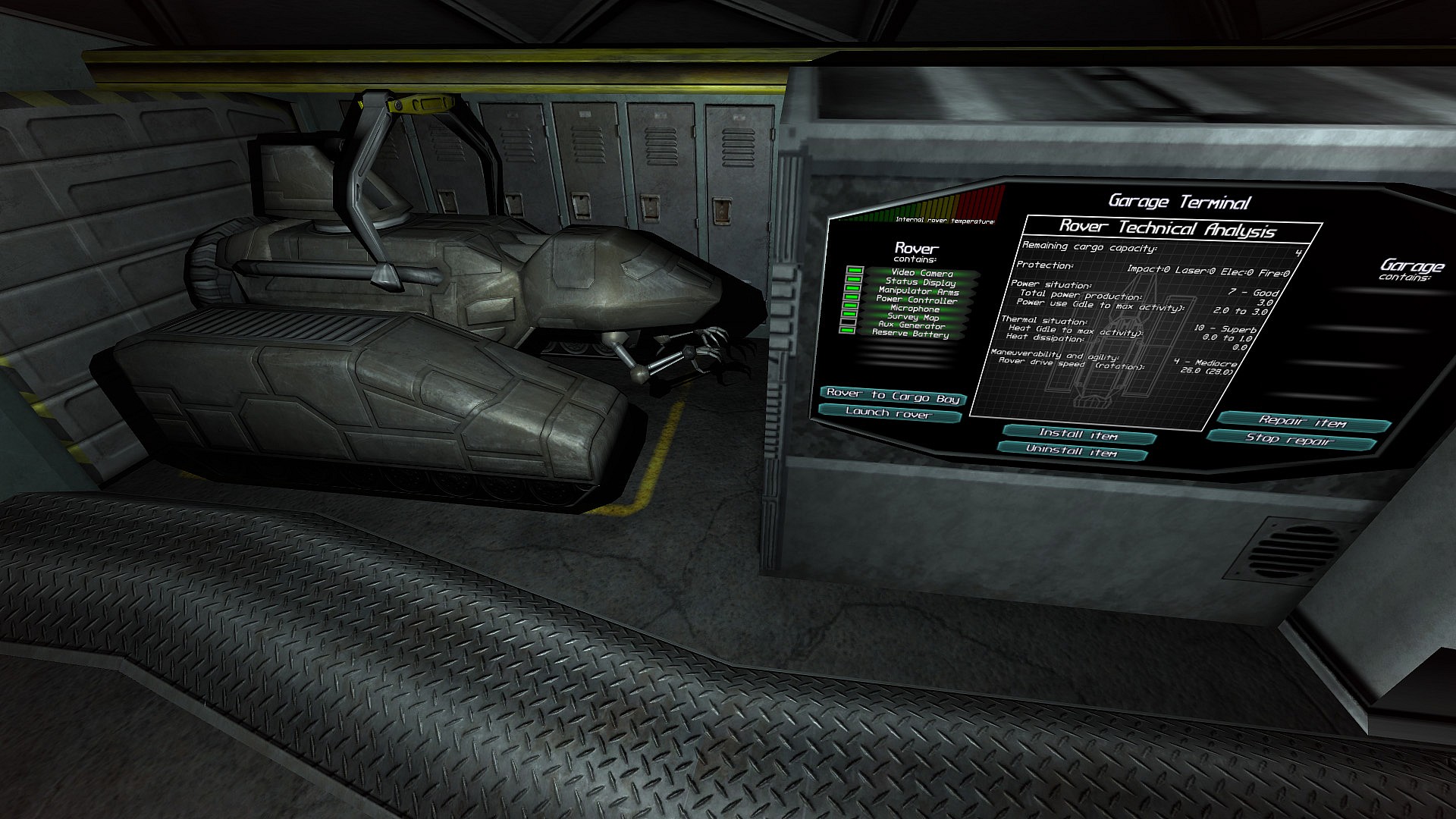Image resolution: width=1456 pixels, height=819 pixels.
Task: Choose Uninstall item on the terminal
Action: click(x=1072, y=451)
